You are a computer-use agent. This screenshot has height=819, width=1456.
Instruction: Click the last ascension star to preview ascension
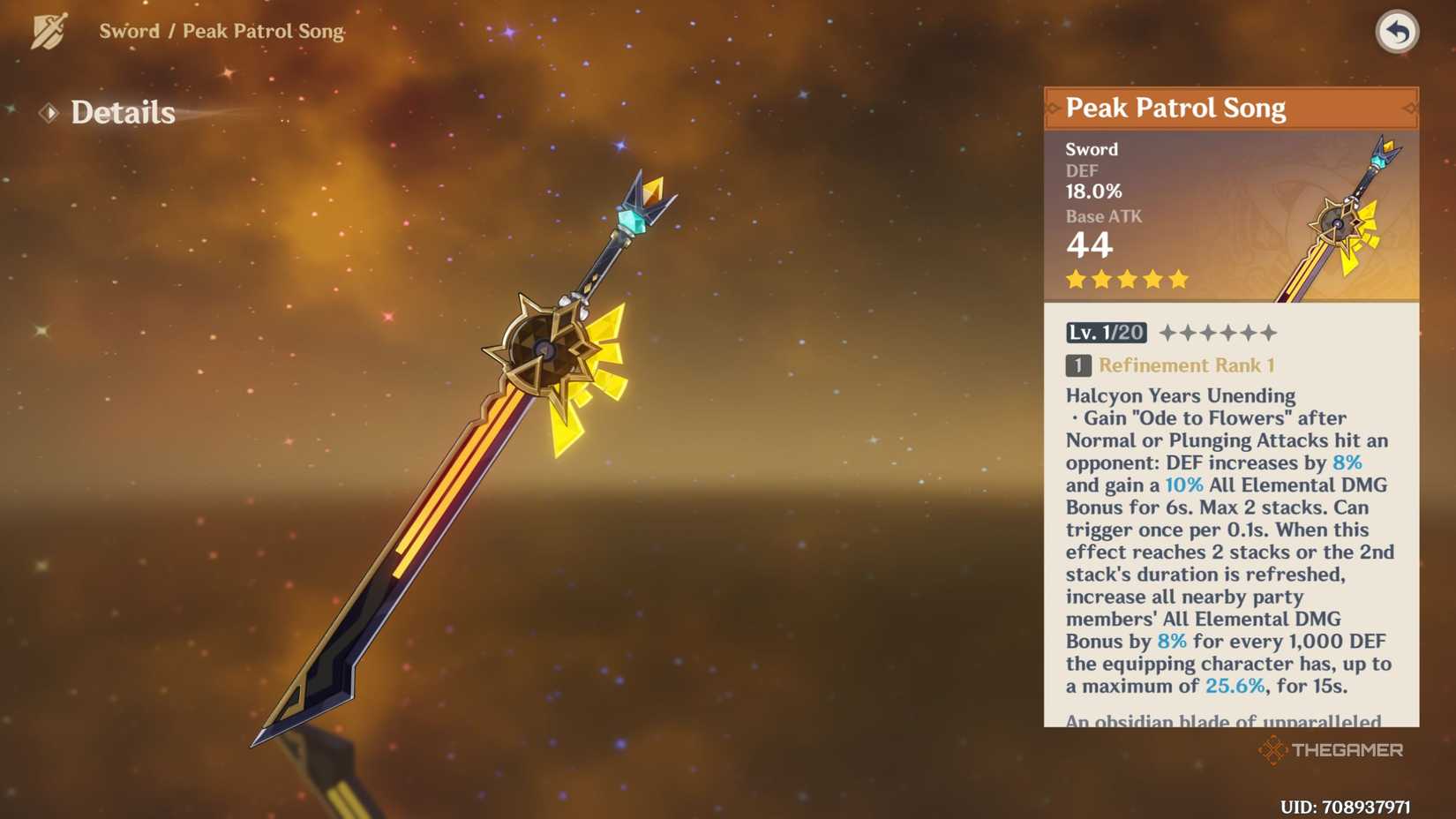(x=1267, y=334)
